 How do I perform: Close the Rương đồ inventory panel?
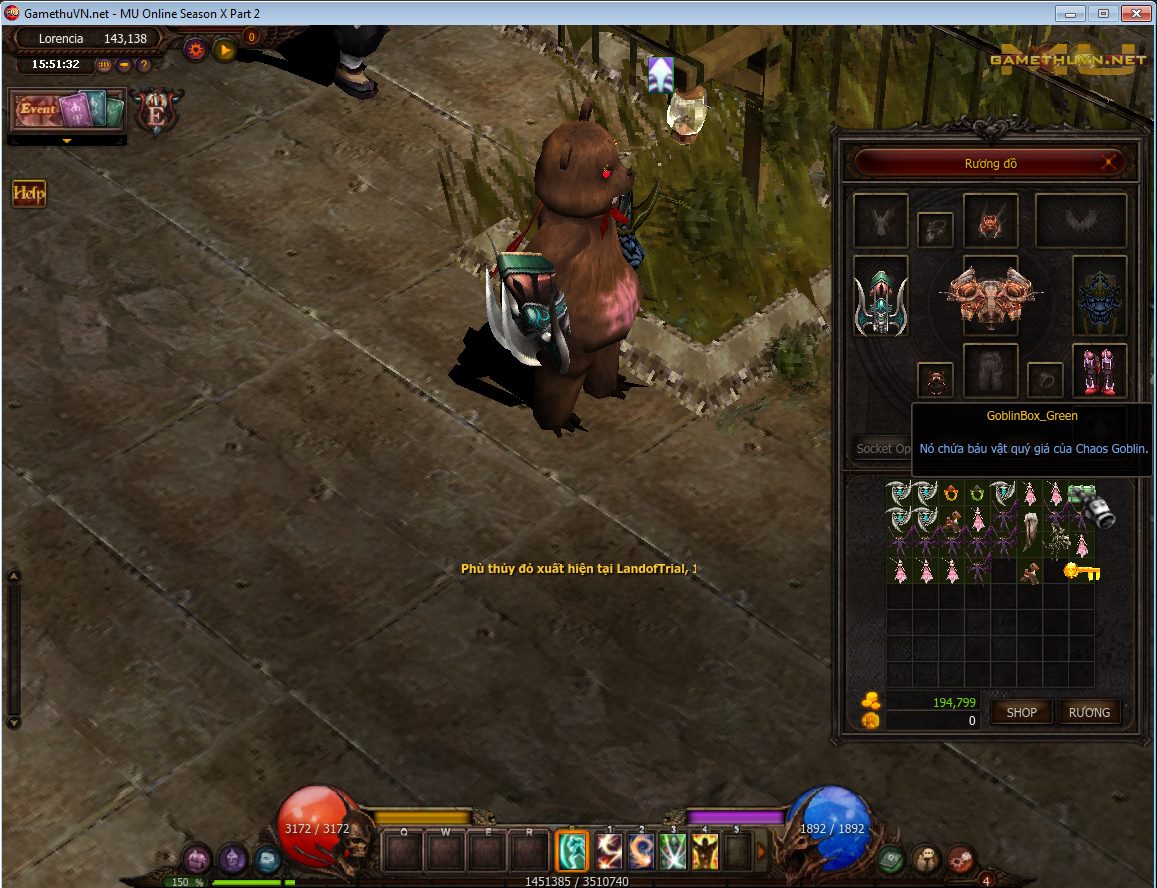[1107, 162]
